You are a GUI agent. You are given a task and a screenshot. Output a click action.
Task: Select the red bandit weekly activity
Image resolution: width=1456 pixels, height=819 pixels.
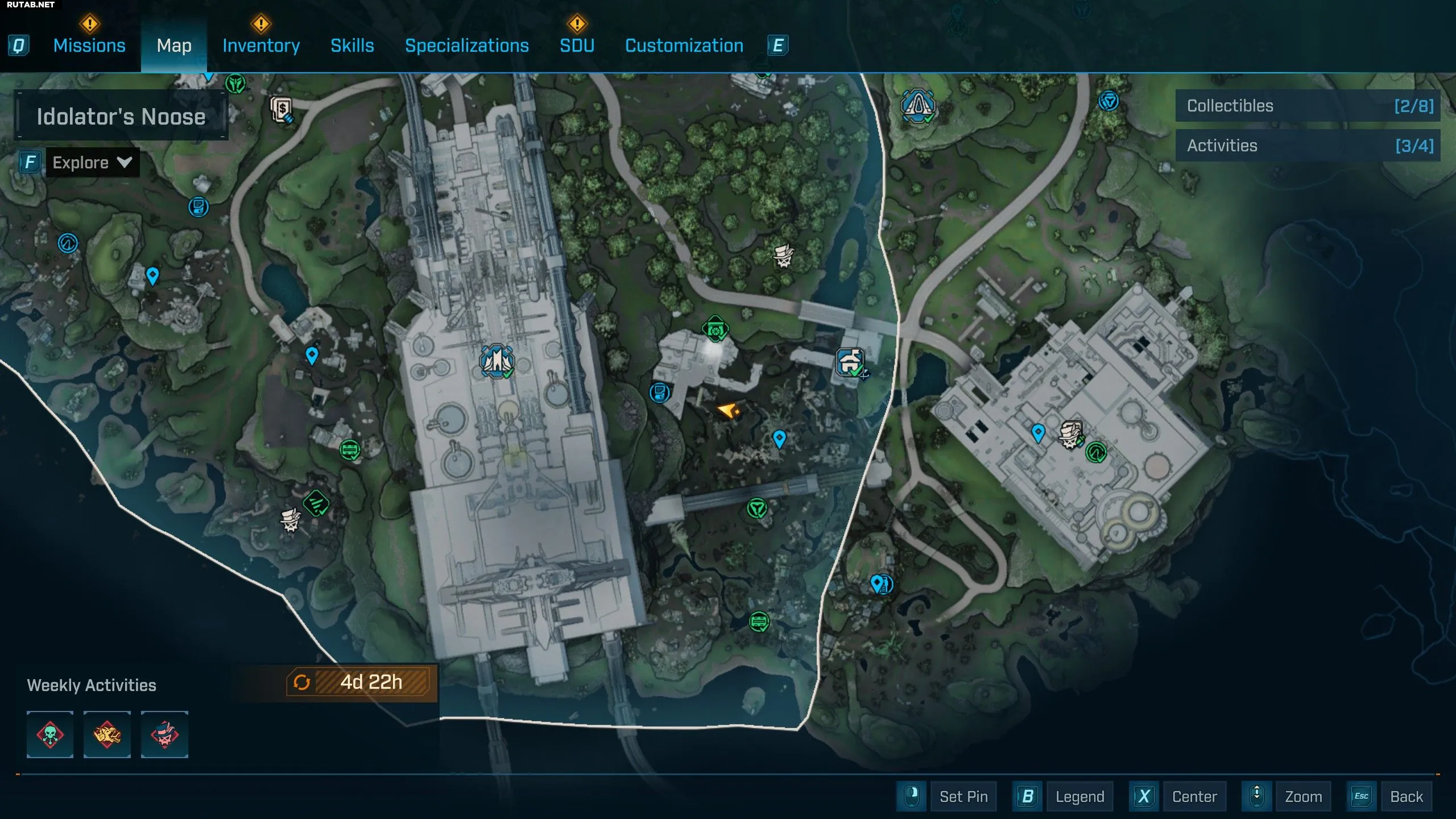pos(164,734)
